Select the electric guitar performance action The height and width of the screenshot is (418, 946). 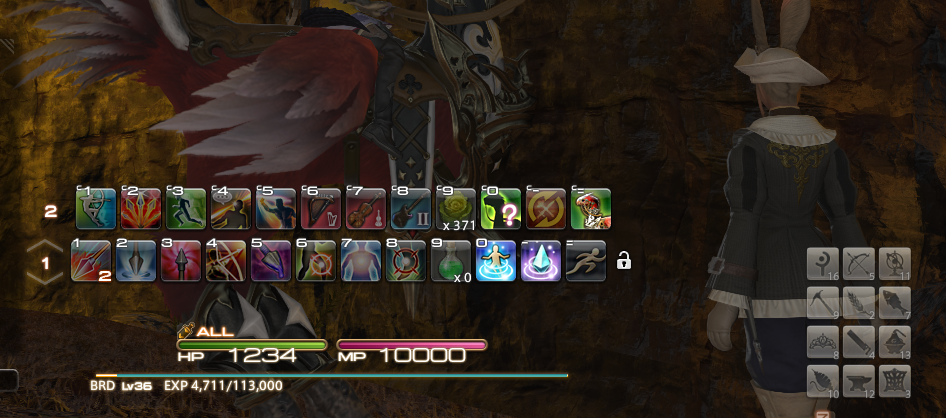pos(412,208)
